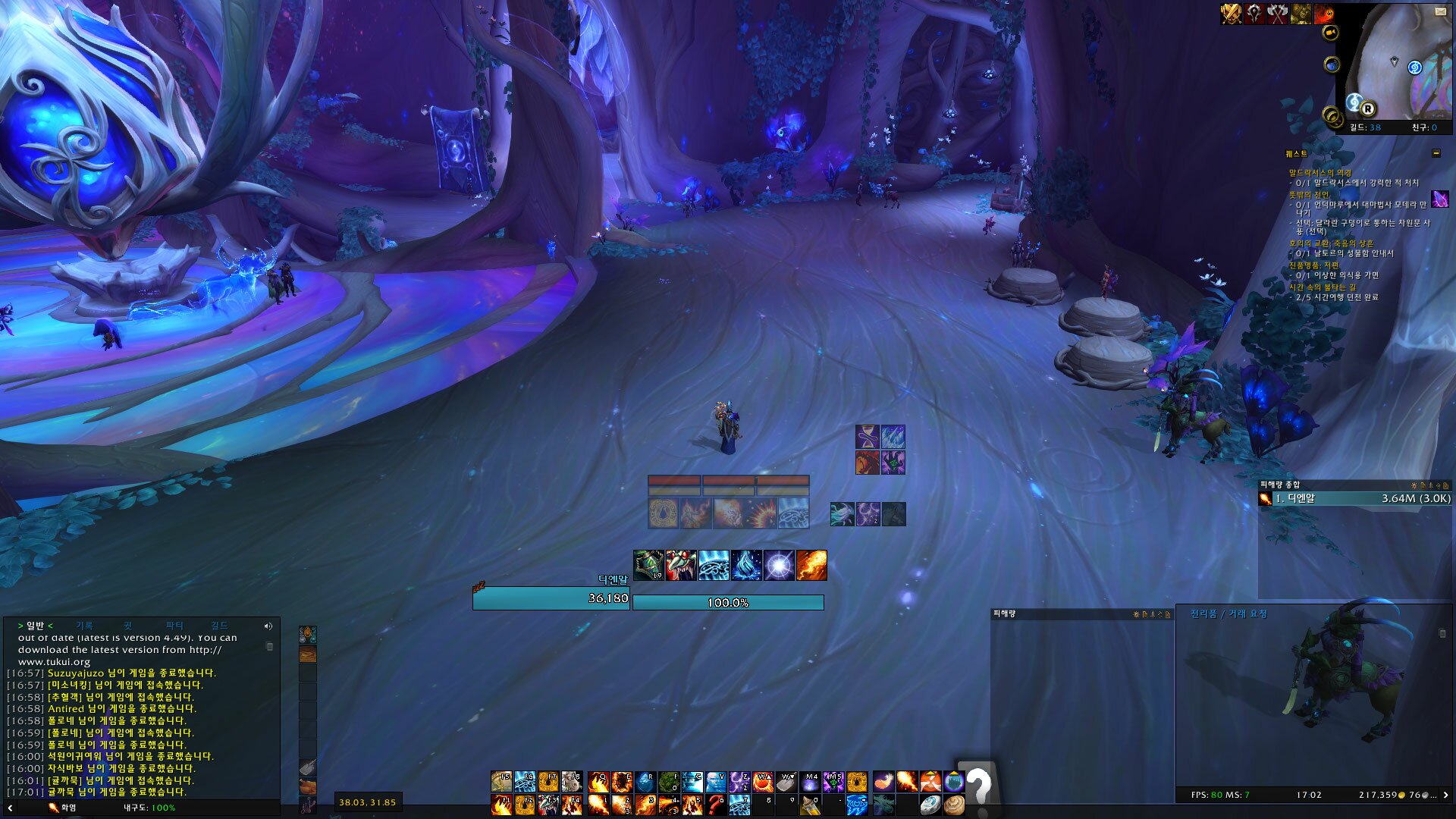The width and height of the screenshot is (1456, 819).
Task: Open the mail envelope on the minimap
Action: [1440, 11]
